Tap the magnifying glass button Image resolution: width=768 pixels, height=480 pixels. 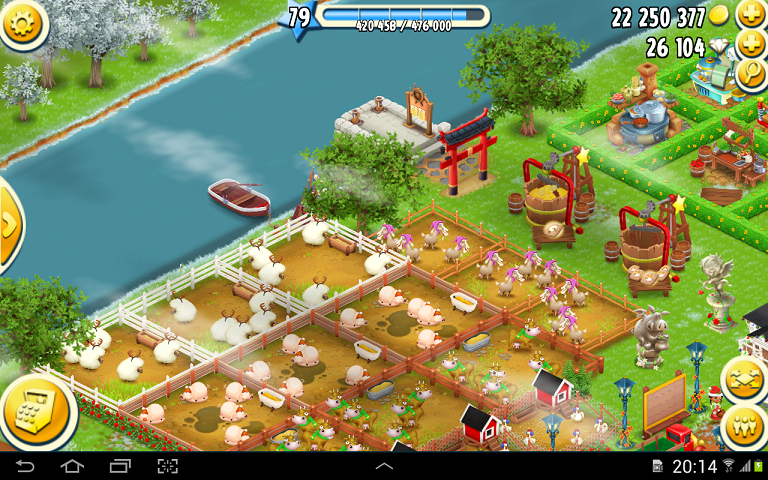750,74
